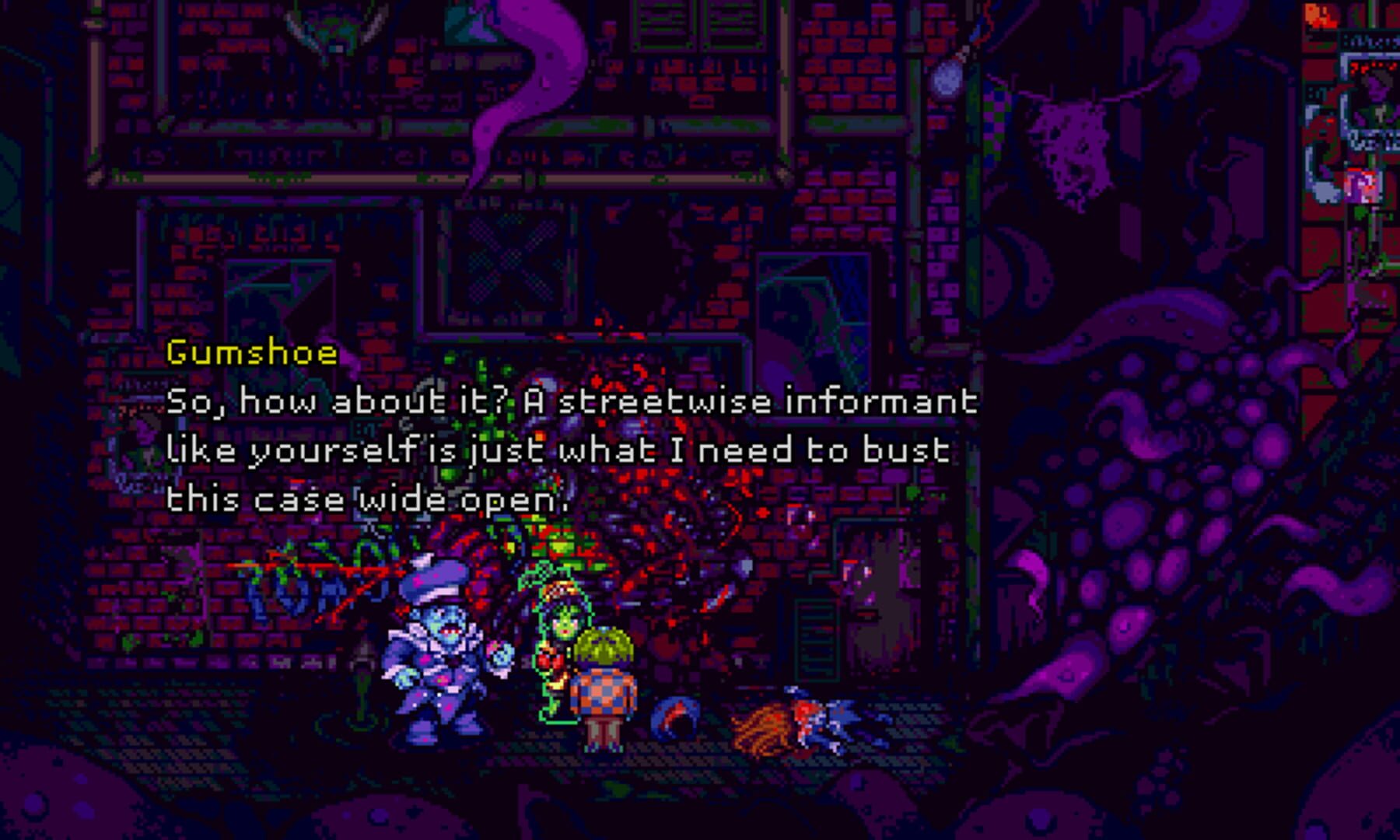
Task: Click the green-haired player character
Action: click(x=605, y=684)
